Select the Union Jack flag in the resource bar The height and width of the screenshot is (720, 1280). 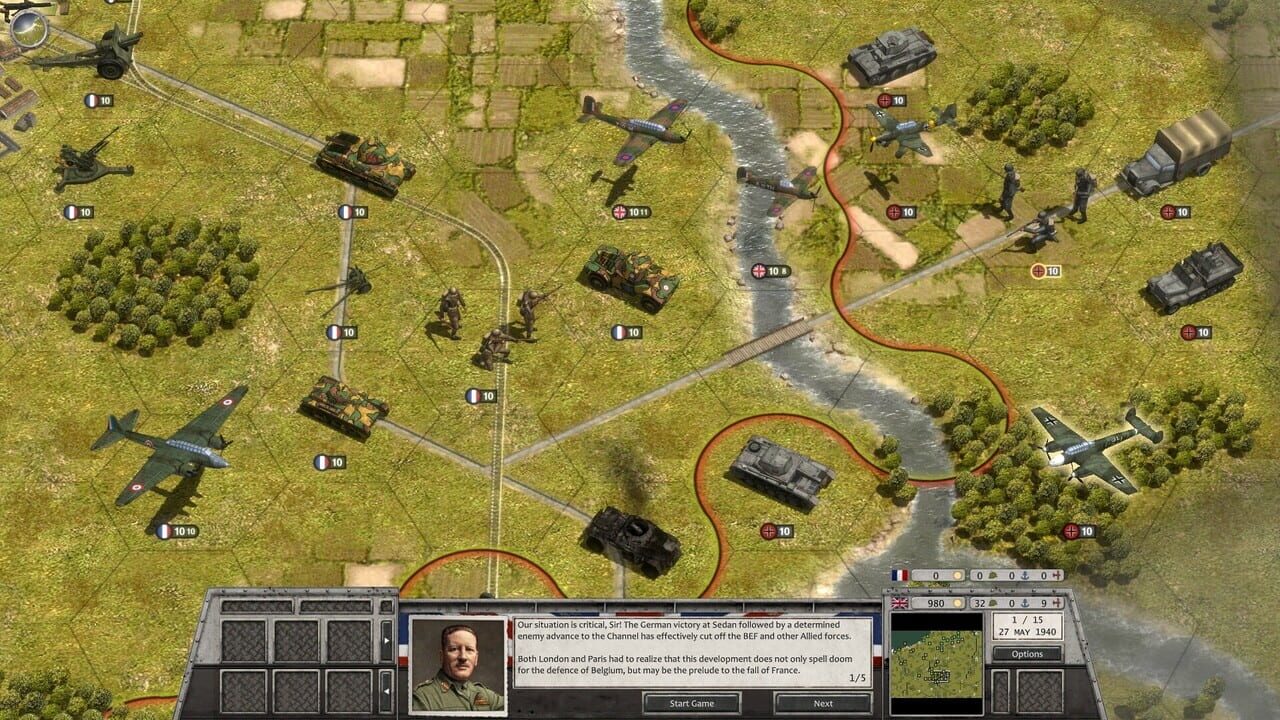[x=900, y=603]
